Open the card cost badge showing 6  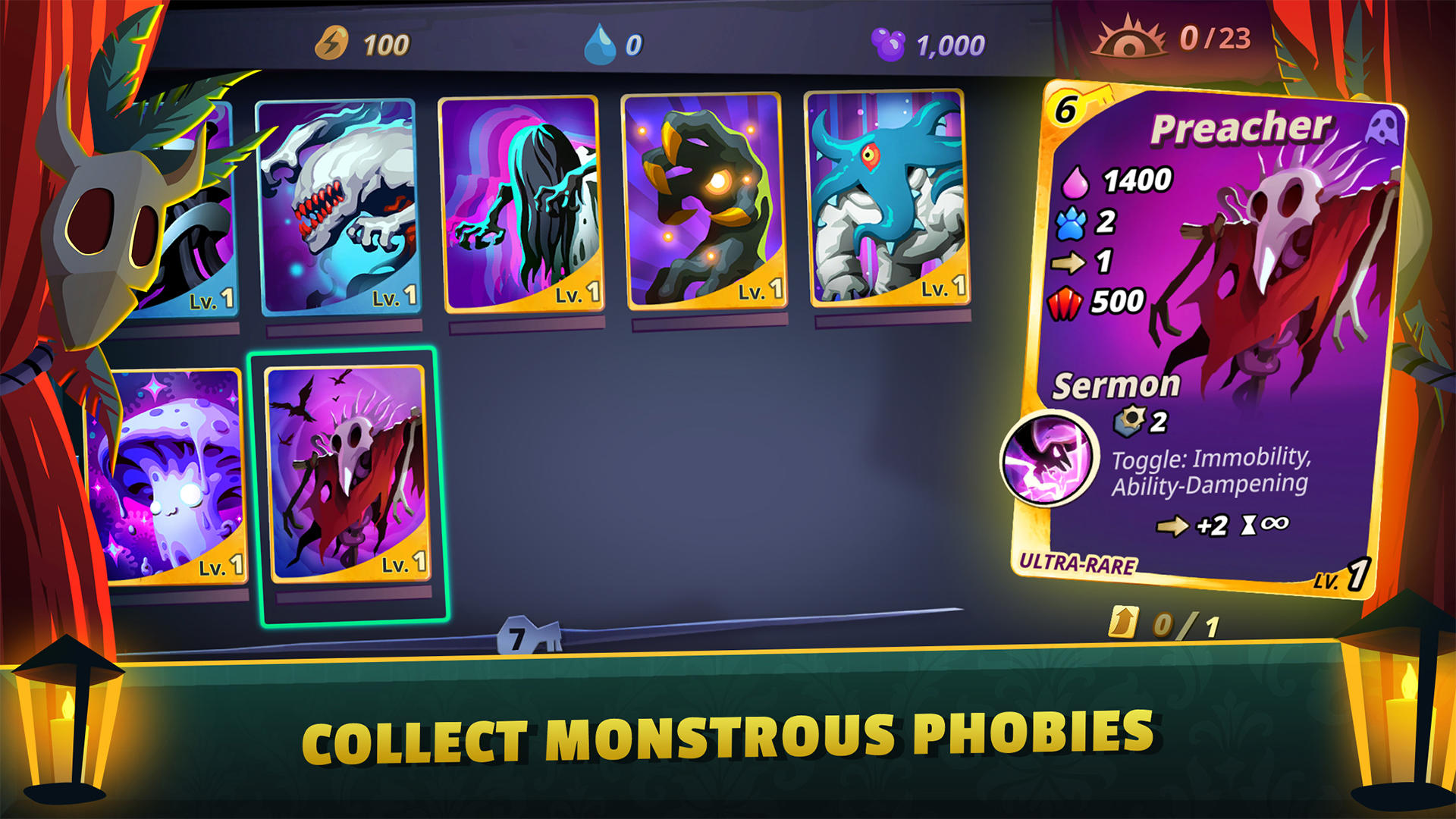point(1068,110)
